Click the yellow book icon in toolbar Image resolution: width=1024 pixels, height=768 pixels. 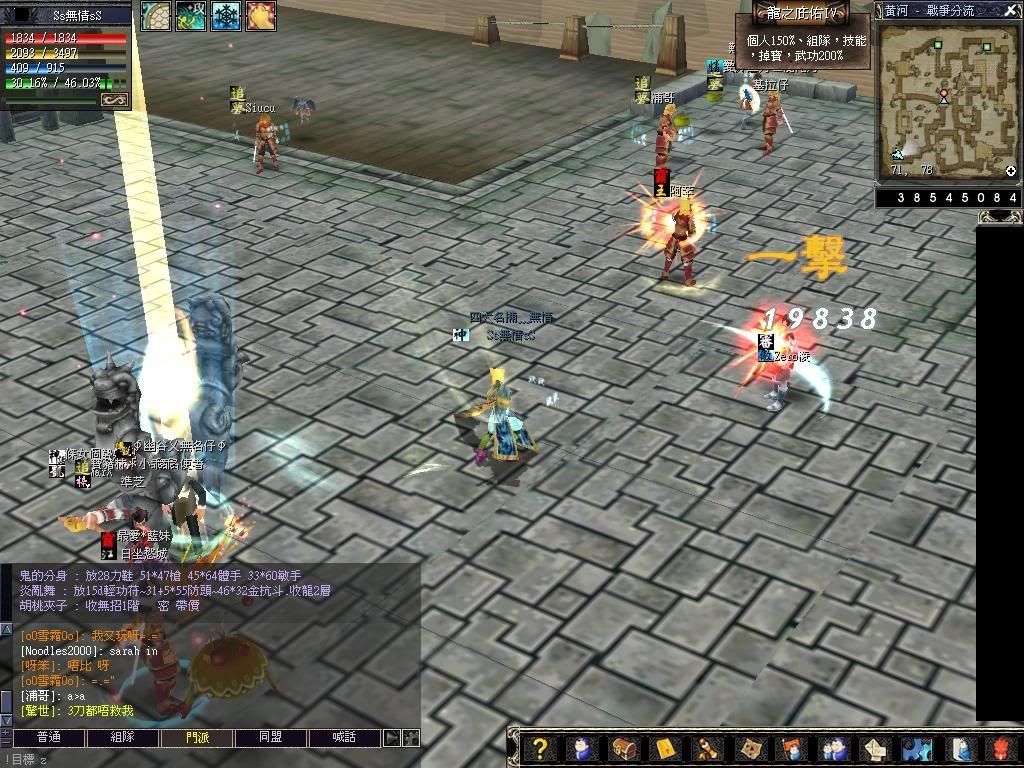pos(665,748)
